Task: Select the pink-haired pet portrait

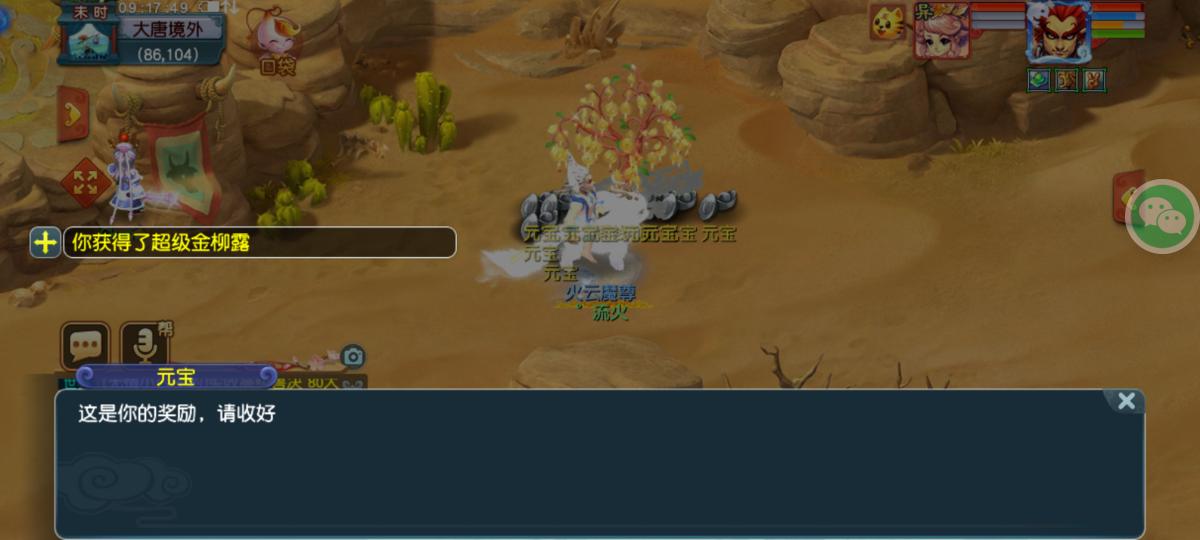Action: (x=940, y=30)
